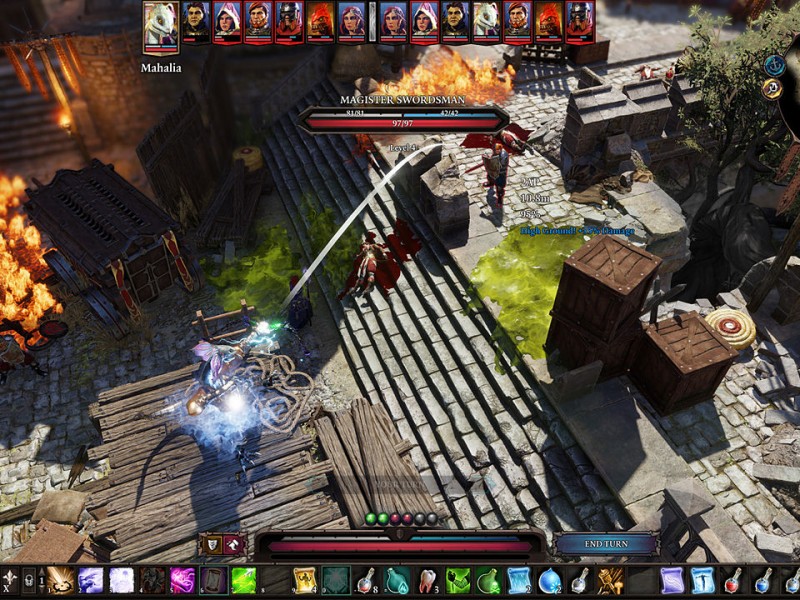The height and width of the screenshot is (600, 800).
Task: Select the crossed golden tools hotbar item
Action: click(x=610, y=581)
